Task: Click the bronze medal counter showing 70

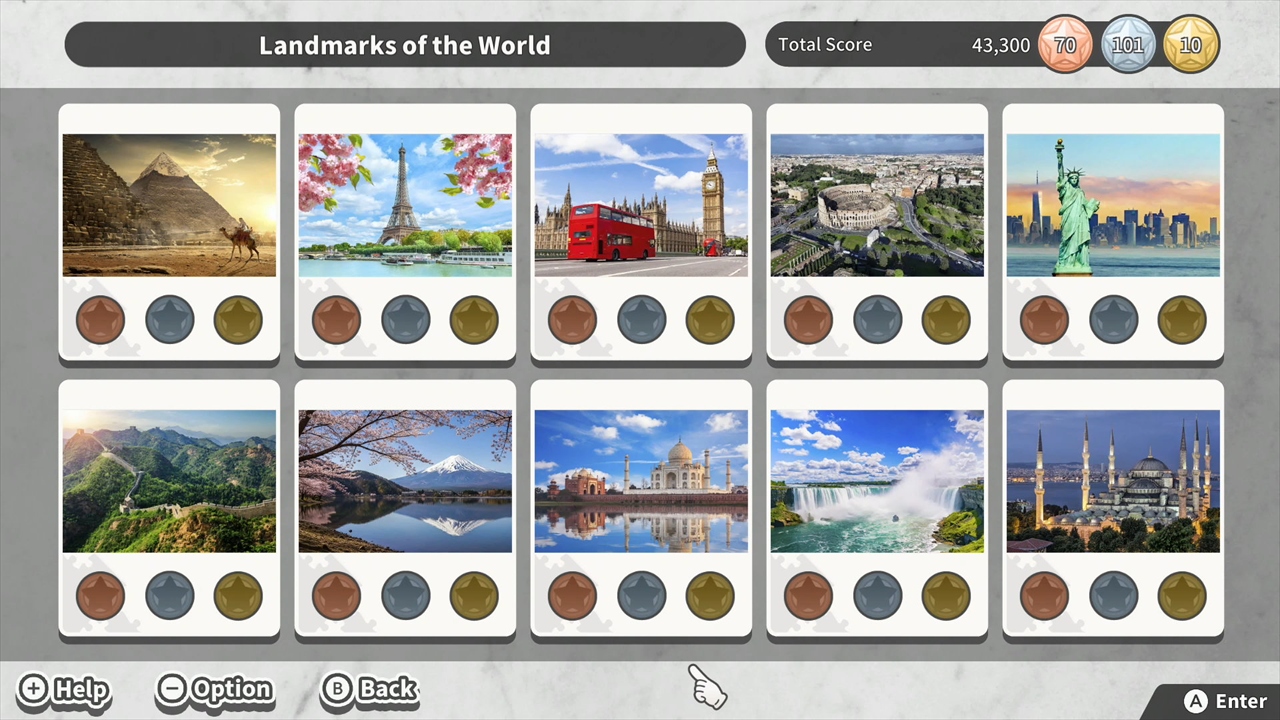Action: (1065, 44)
